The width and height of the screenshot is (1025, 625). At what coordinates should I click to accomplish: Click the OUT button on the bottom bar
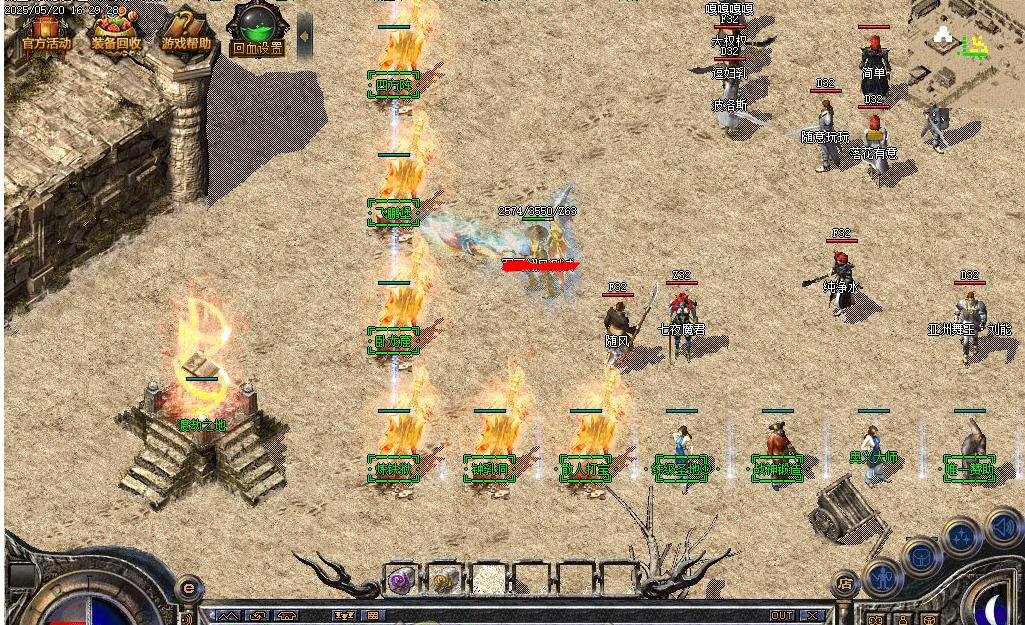pos(782,615)
